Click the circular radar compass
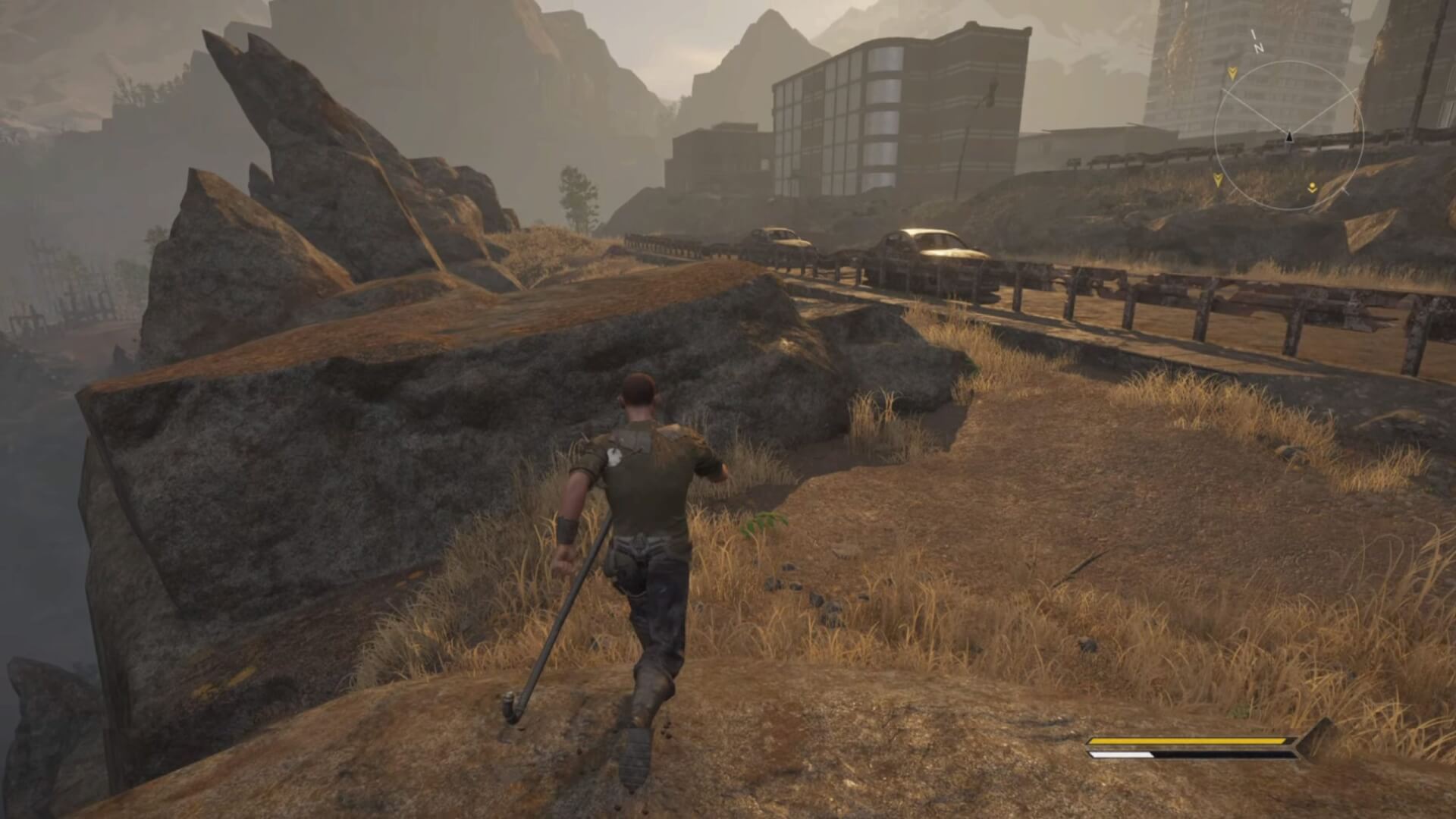This screenshot has height=819, width=1456. [x=1288, y=136]
